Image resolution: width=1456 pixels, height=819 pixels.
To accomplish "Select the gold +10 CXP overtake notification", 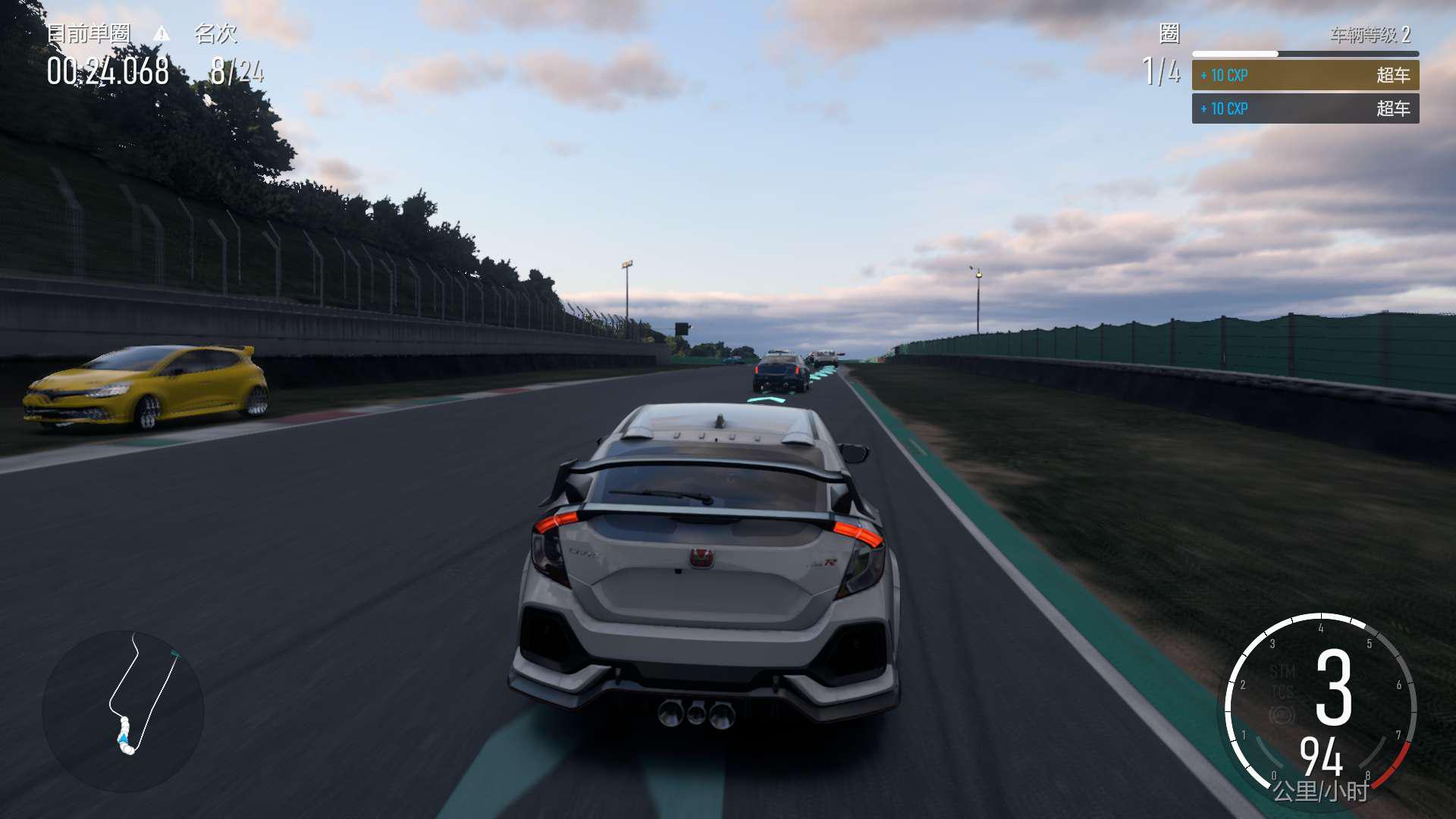I will 1304,75.
